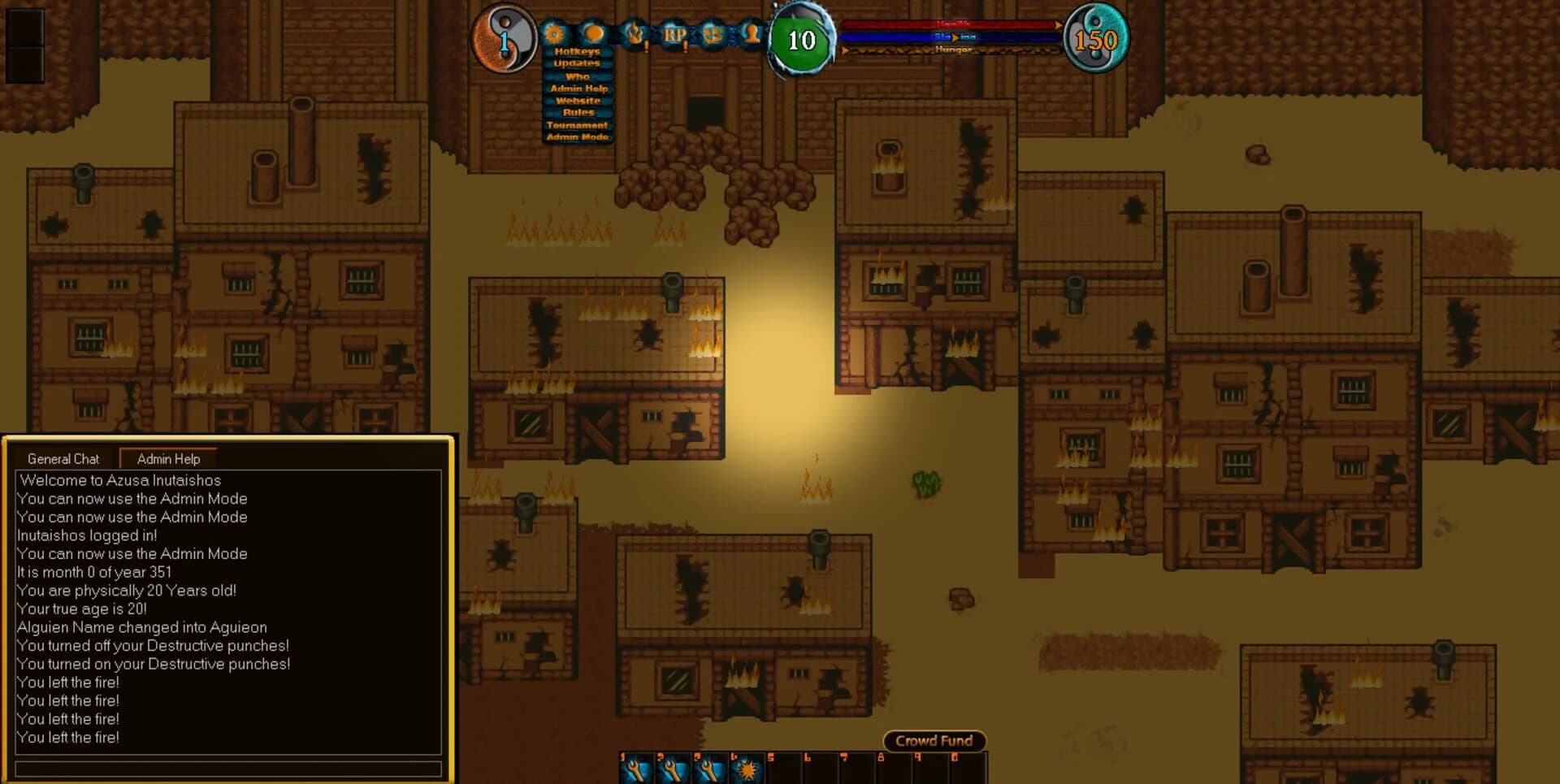Select the wrench item in hotbar slot 1

[638, 768]
